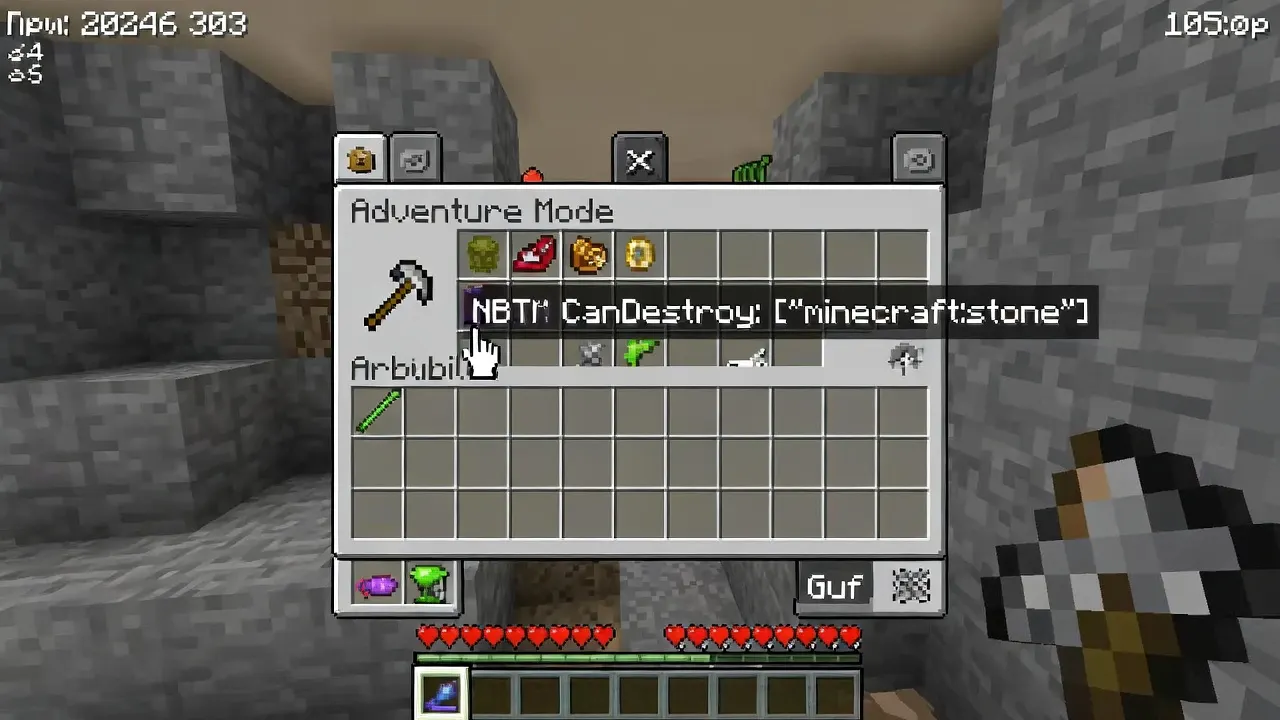Switch to the golden helmet tab
The width and height of the screenshot is (1280, 720).
[x=360, y=158]
